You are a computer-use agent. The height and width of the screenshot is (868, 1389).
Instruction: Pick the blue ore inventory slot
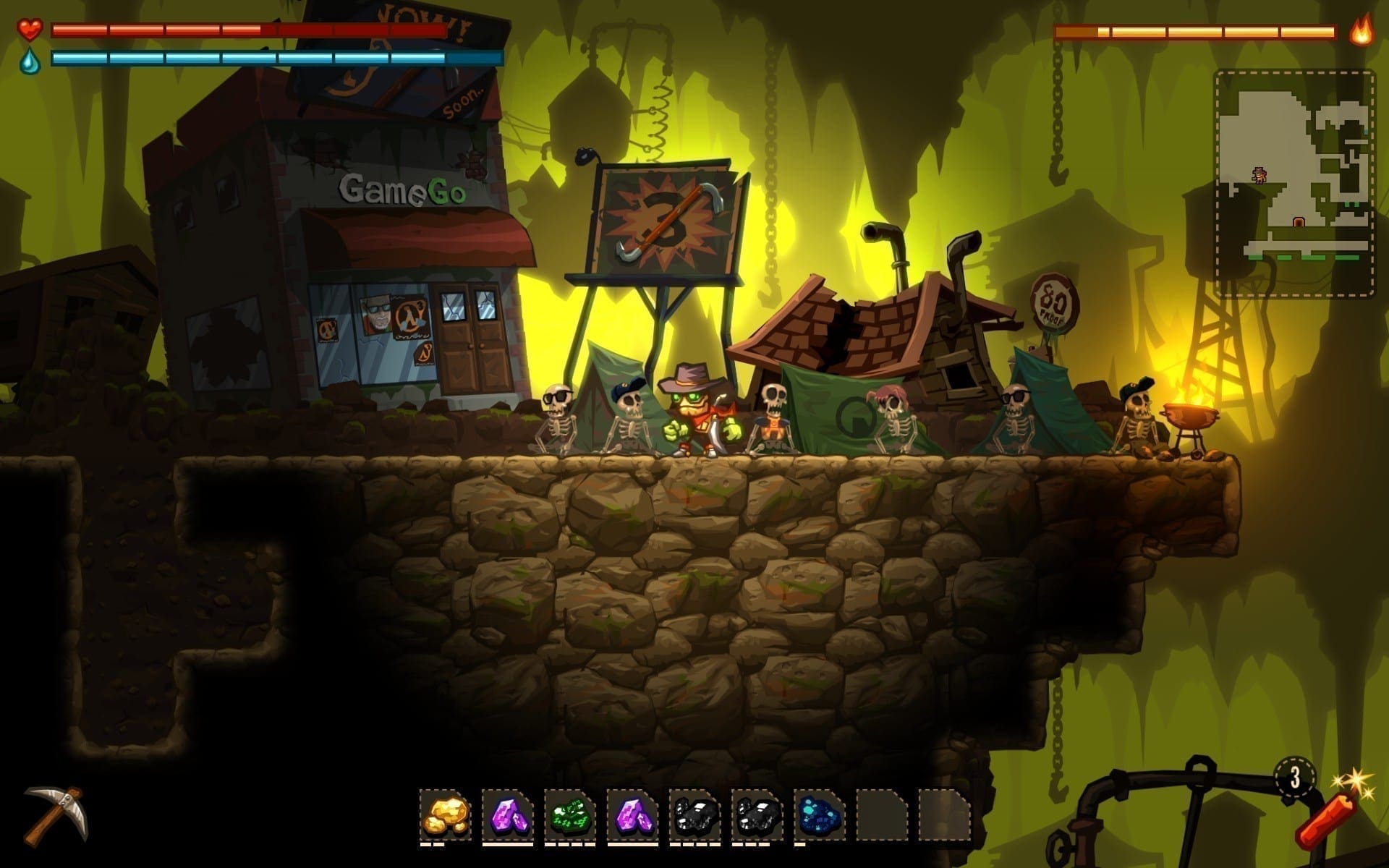coord(819,814)
